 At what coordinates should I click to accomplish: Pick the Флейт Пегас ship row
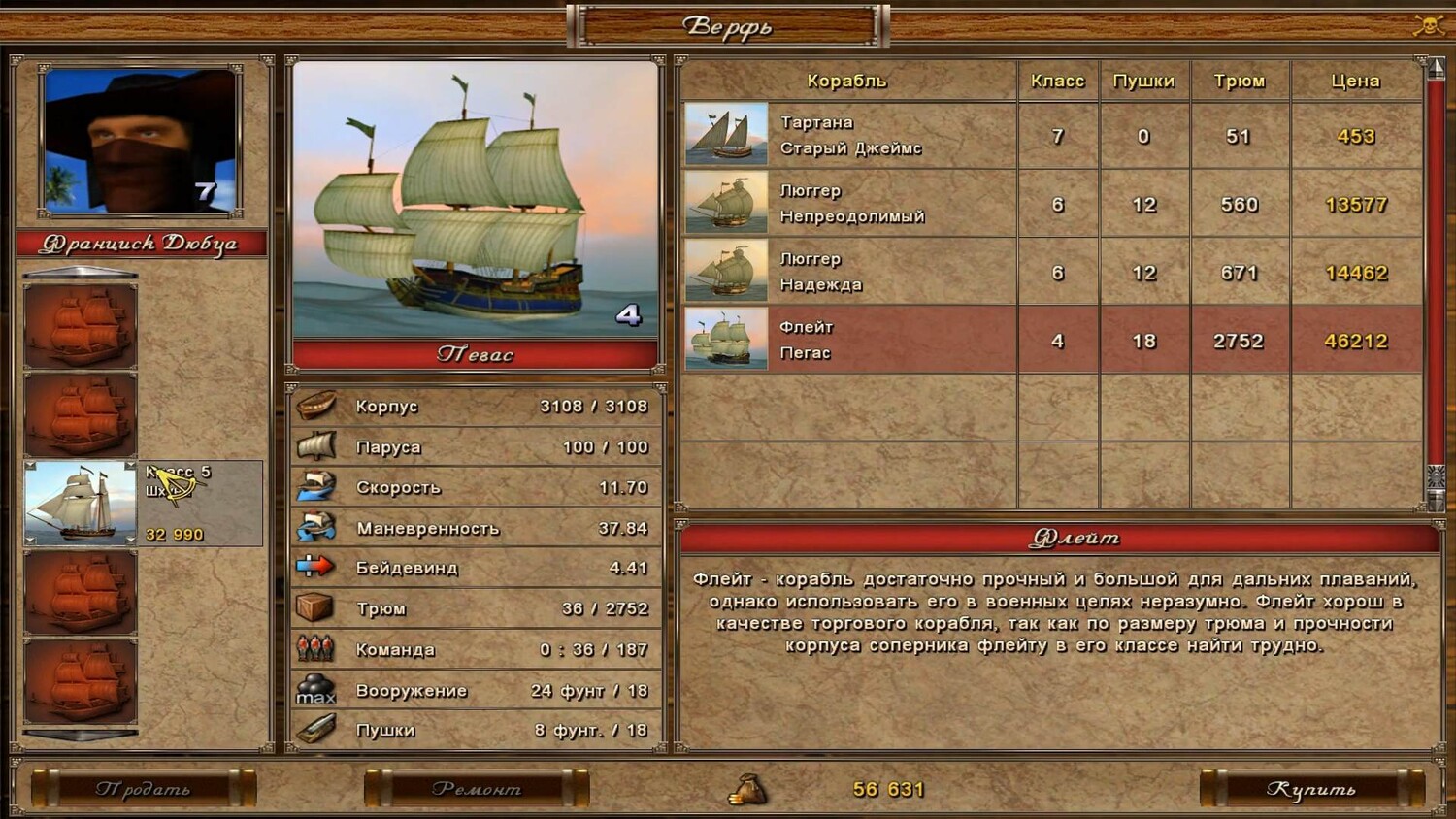(x=850, y=341)
